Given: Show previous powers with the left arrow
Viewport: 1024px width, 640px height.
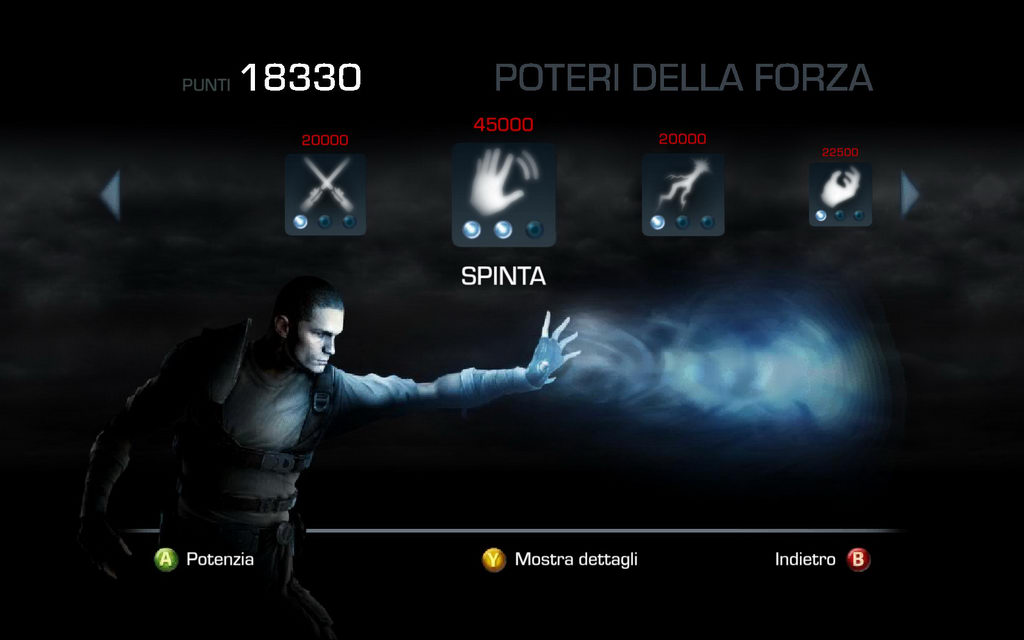Looking at the screenshot, I should (110, 195).
